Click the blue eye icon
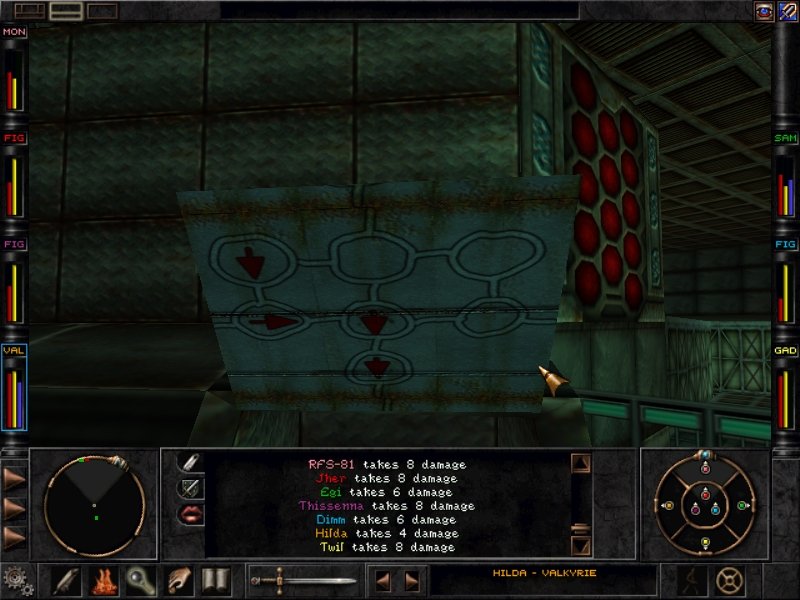The image size is (800, 600). tap(762, 10)
